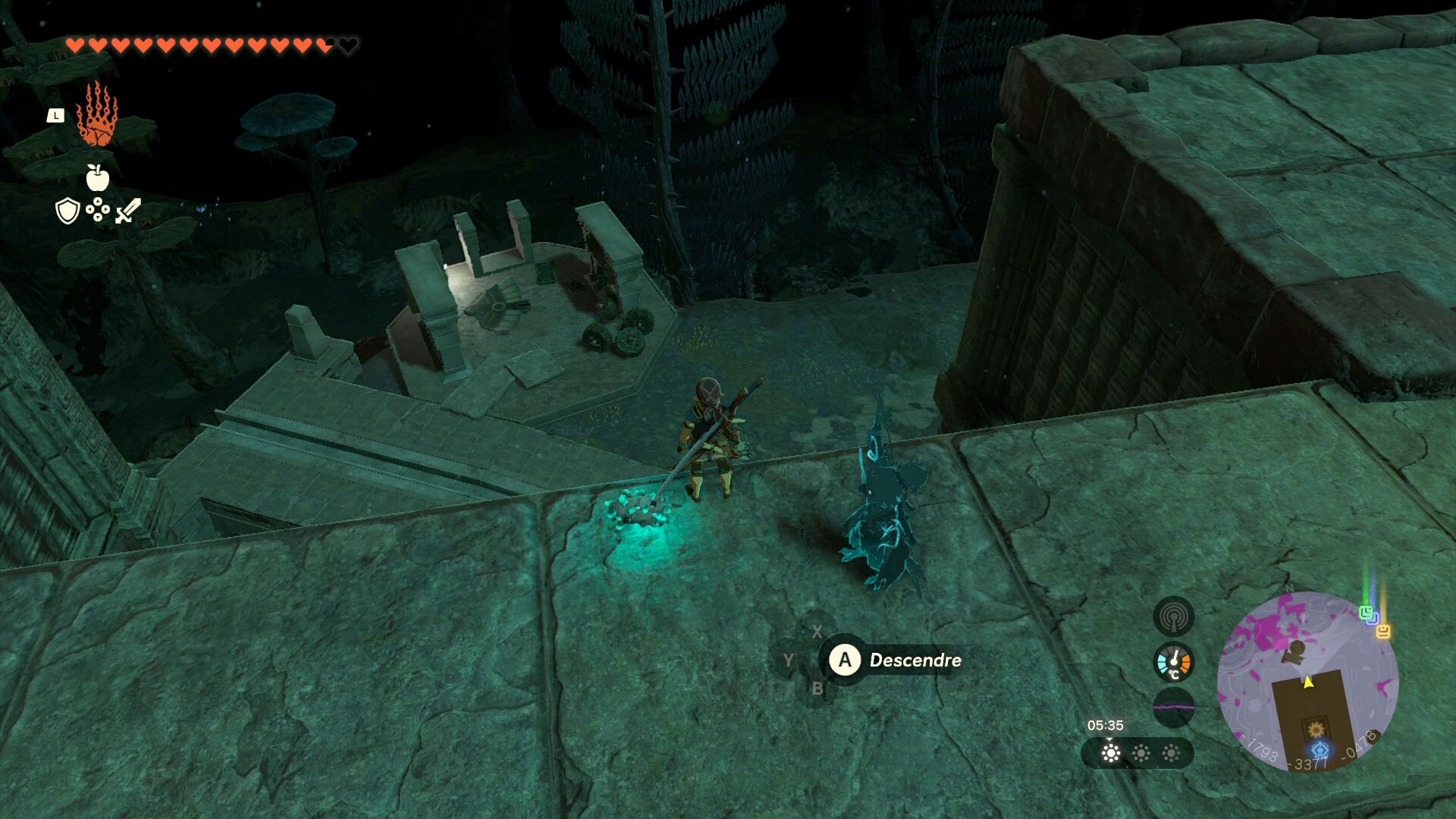Choose the shield quick-select icon
Screen dimensions: 1456x819
(x=68, y=211)
